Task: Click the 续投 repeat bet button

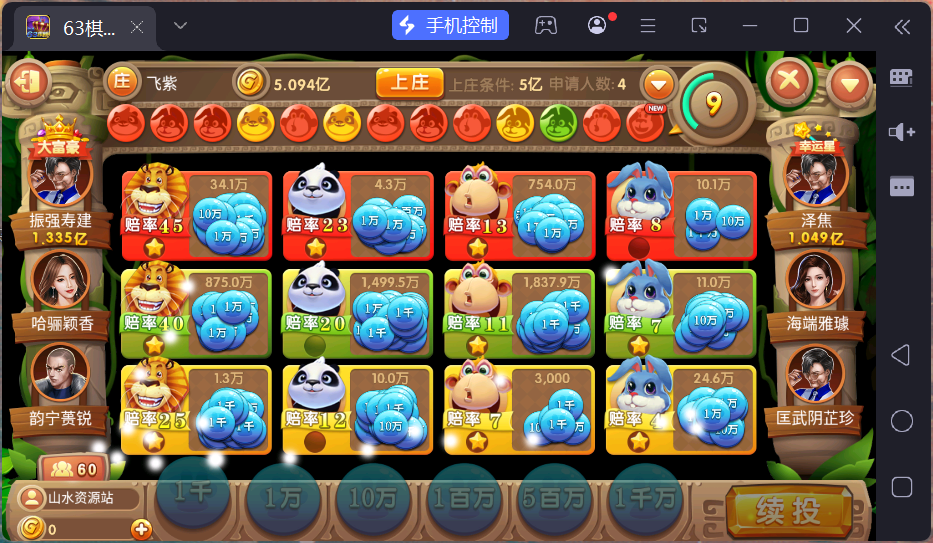Action: click(788, 511)
